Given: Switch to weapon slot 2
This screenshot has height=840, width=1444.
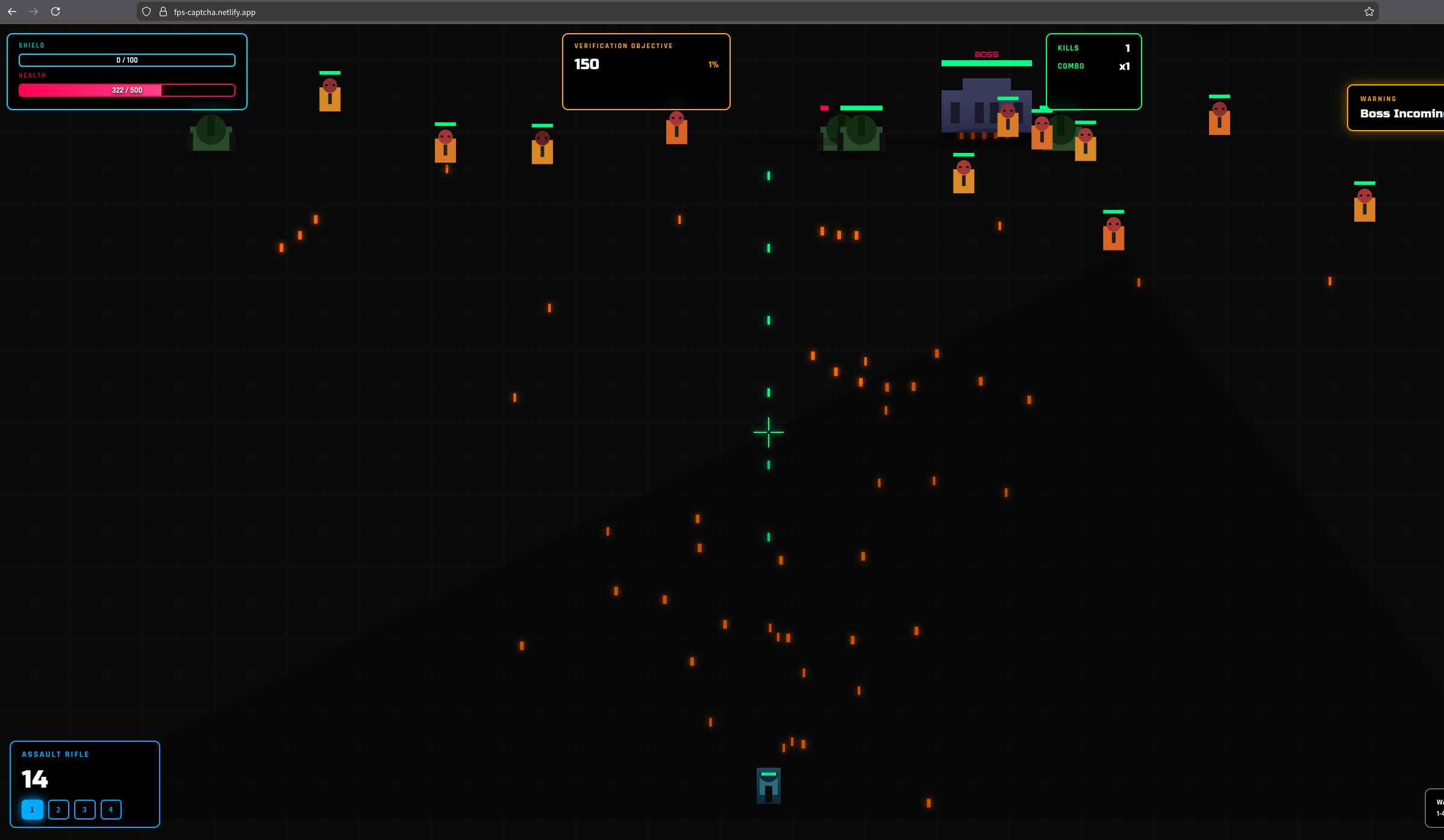Looking at the screenshot, I should coord(58,809).
